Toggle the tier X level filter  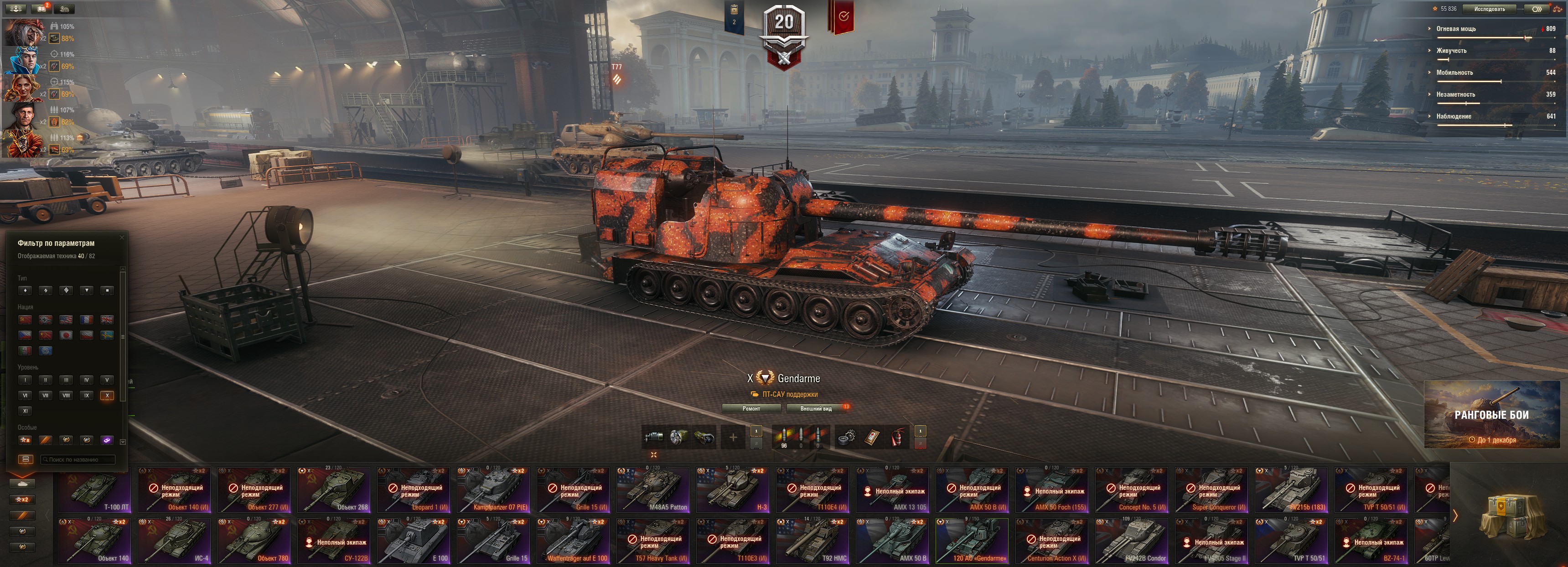pos(107,395)
